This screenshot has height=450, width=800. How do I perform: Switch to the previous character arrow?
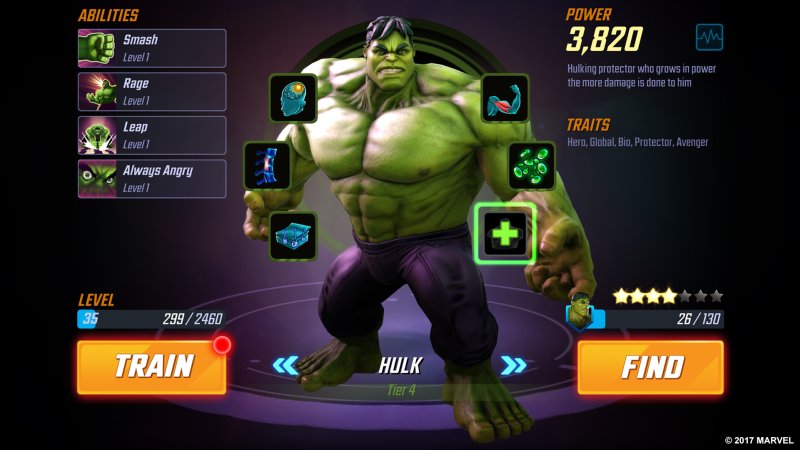(x=286, y=365)
